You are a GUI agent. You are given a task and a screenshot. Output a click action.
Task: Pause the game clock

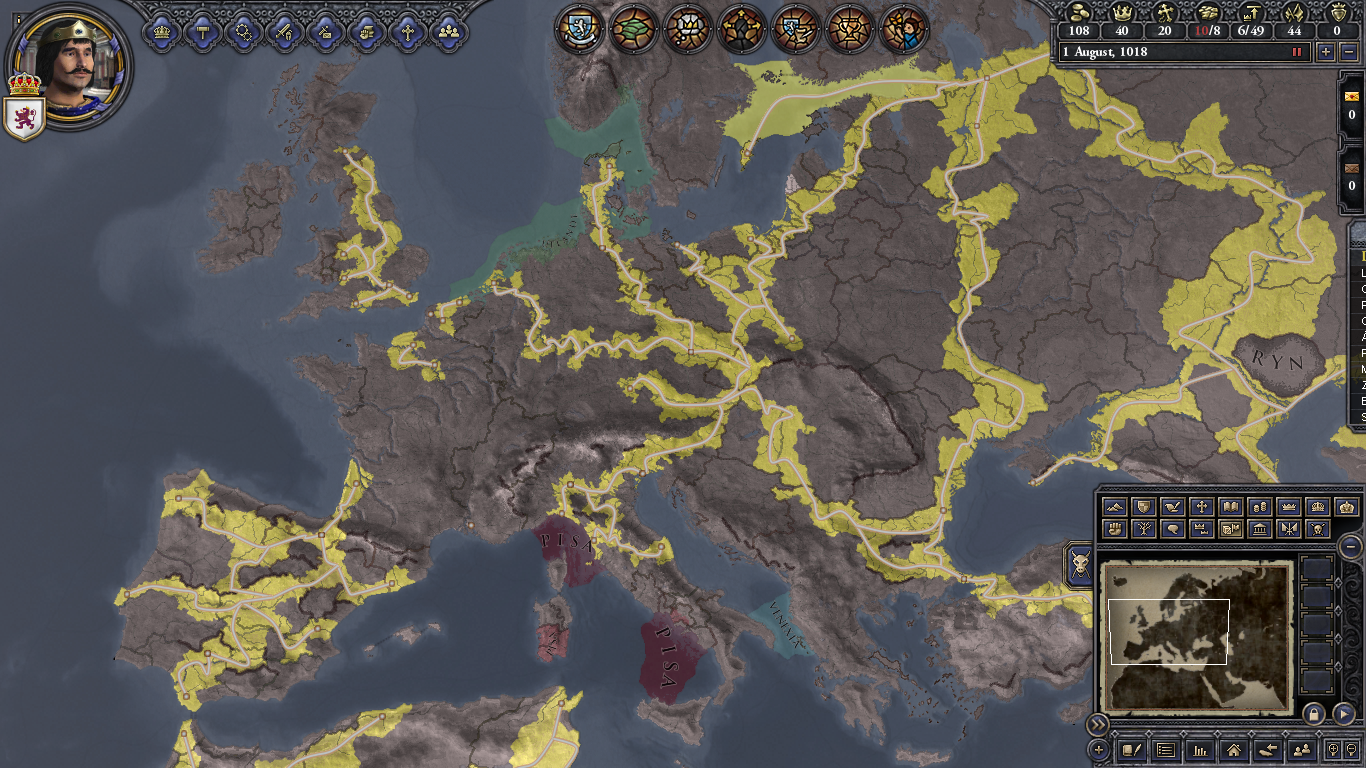(x=1296, y=52)
